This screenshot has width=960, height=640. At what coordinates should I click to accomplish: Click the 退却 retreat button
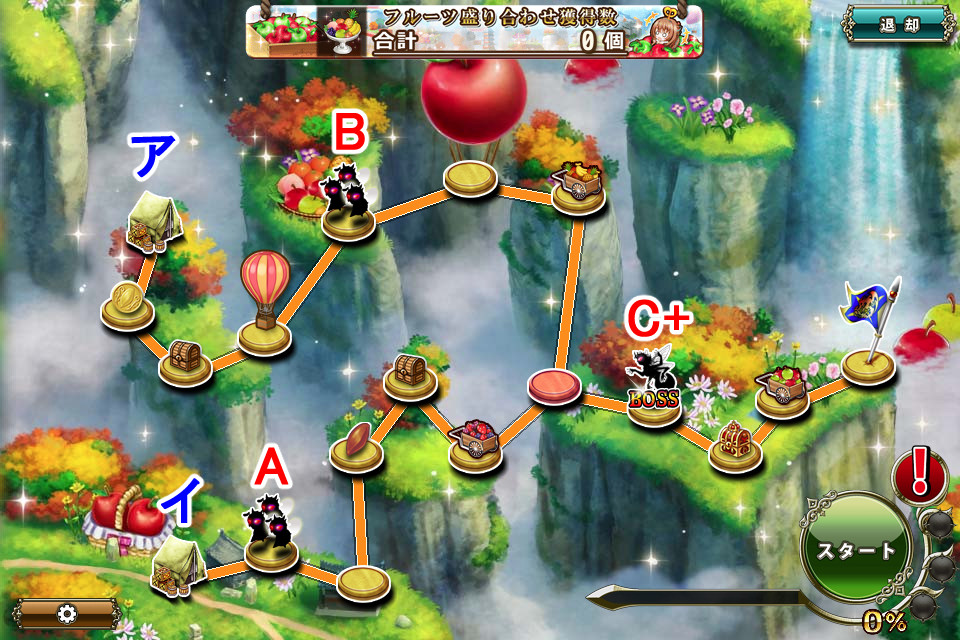(x=896, y=24)
